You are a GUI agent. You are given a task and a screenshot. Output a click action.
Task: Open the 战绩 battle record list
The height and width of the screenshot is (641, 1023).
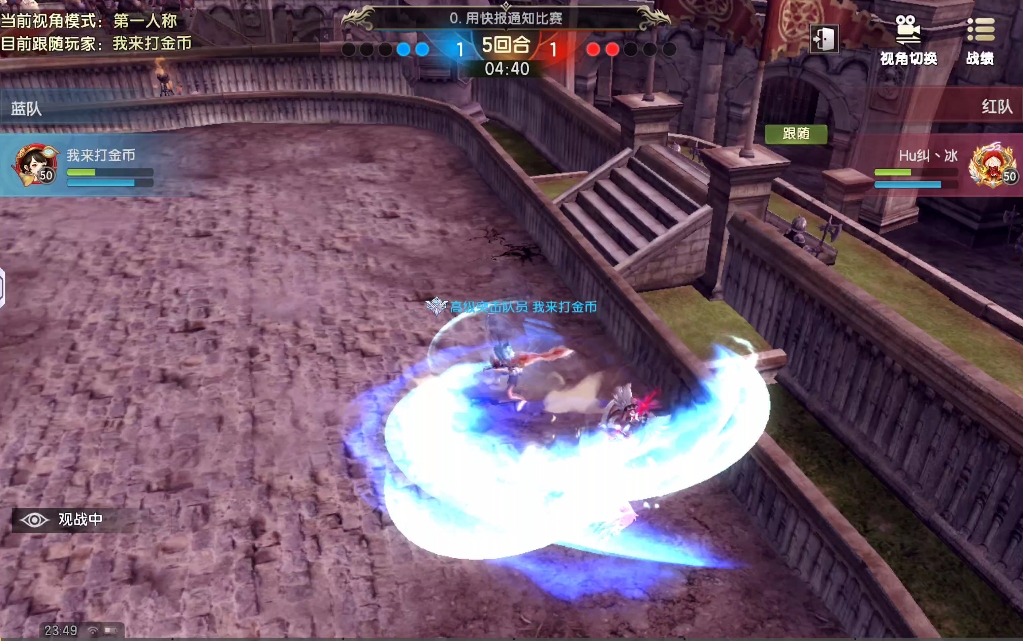(x=980, y=40)
